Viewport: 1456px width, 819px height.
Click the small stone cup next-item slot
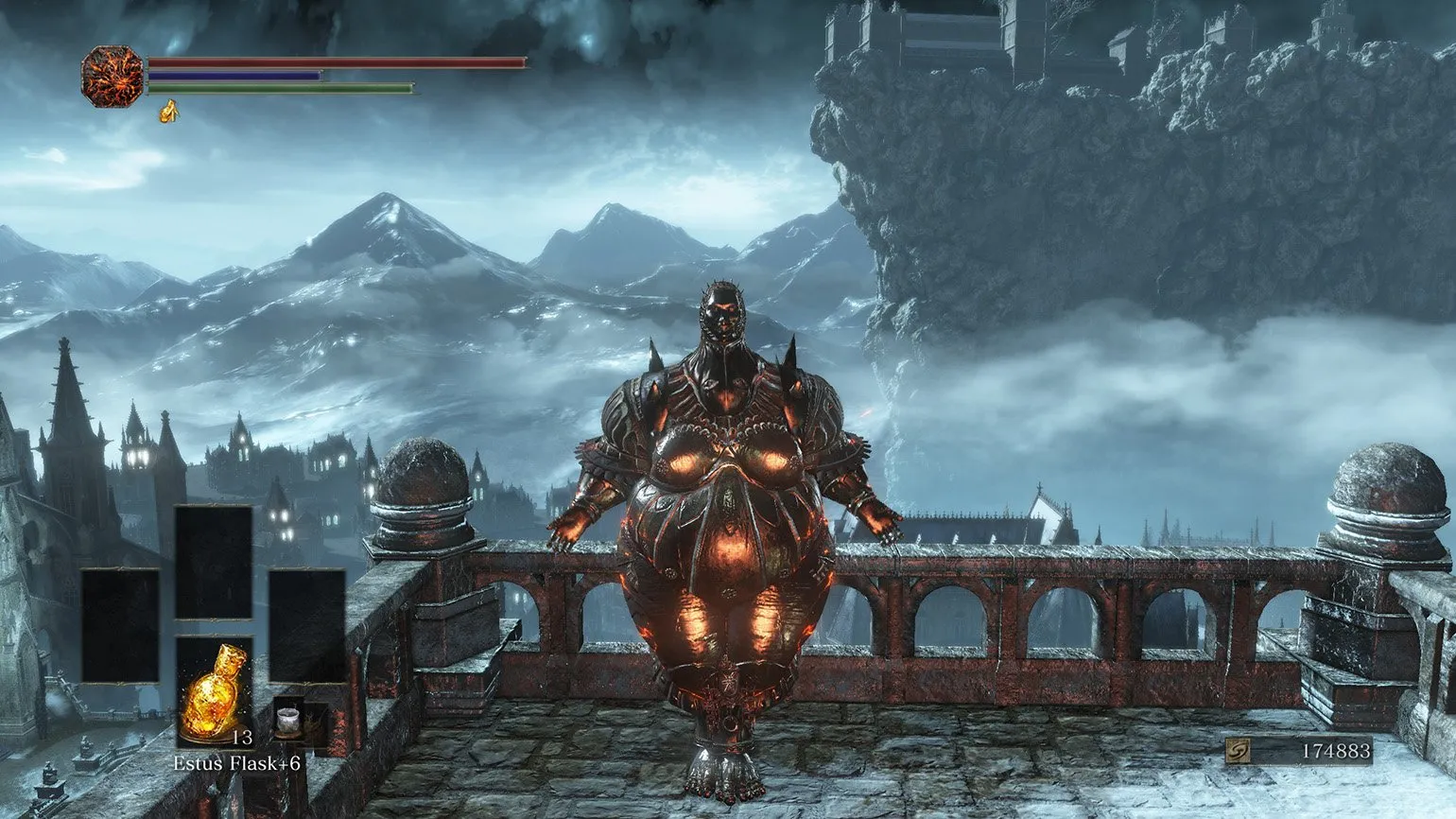point(288,723)
